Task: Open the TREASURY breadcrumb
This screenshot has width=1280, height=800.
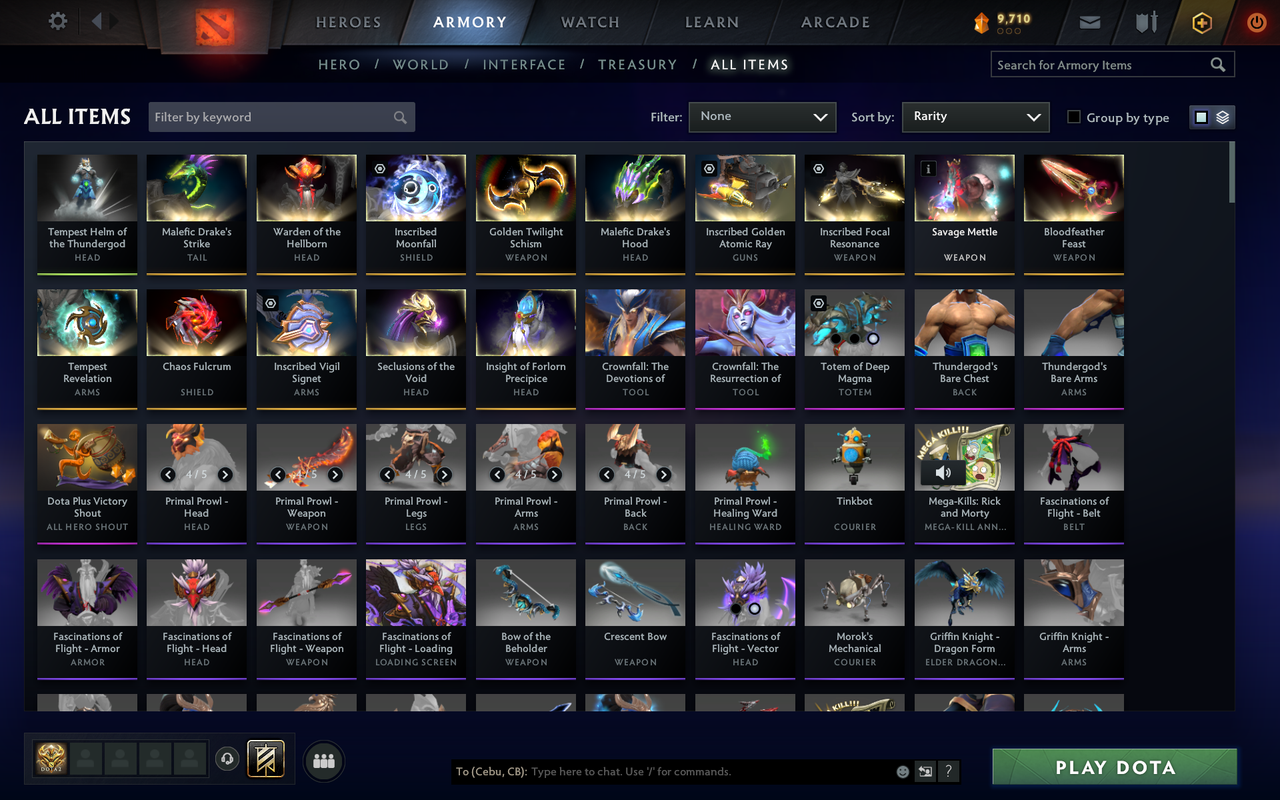Action: click(637, 64)
